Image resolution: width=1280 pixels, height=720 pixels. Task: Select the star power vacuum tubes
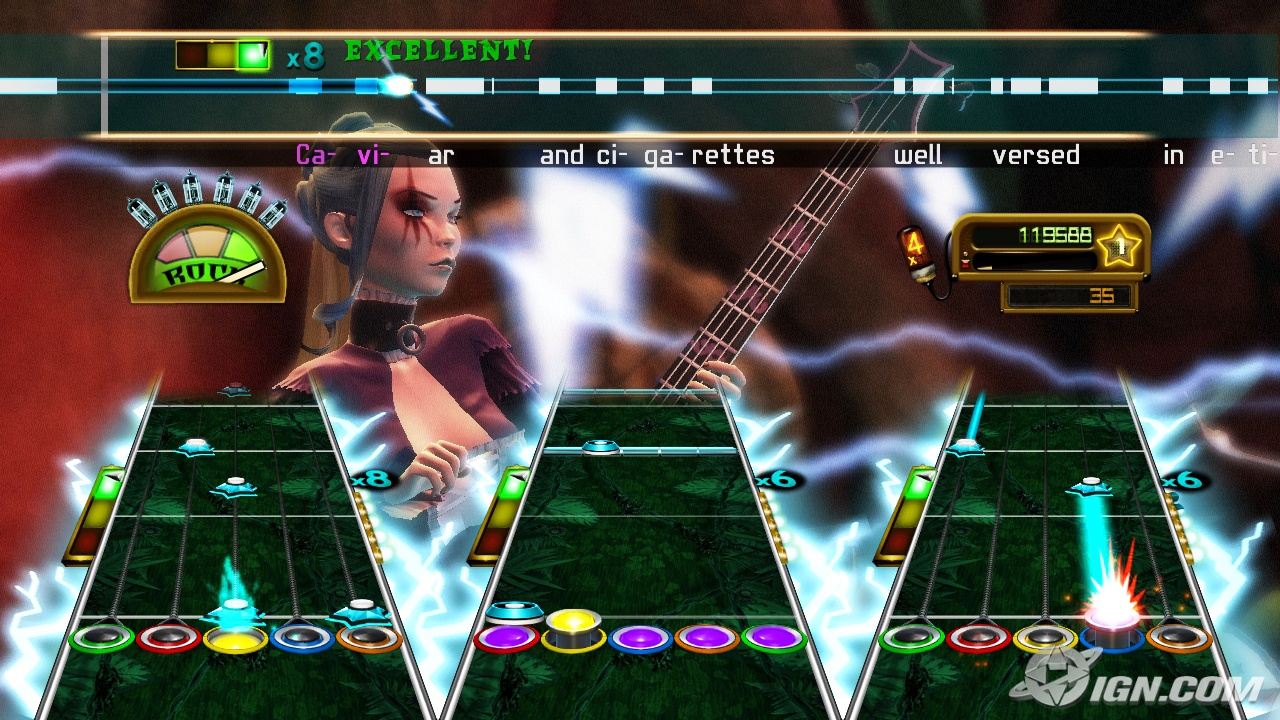point(207,198)
